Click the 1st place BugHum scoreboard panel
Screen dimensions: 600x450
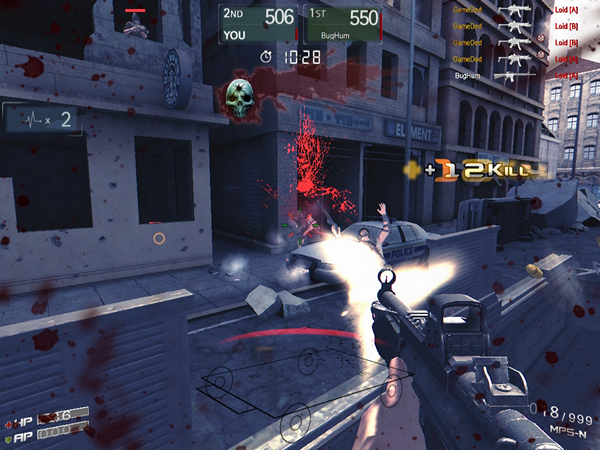point(344,23)
